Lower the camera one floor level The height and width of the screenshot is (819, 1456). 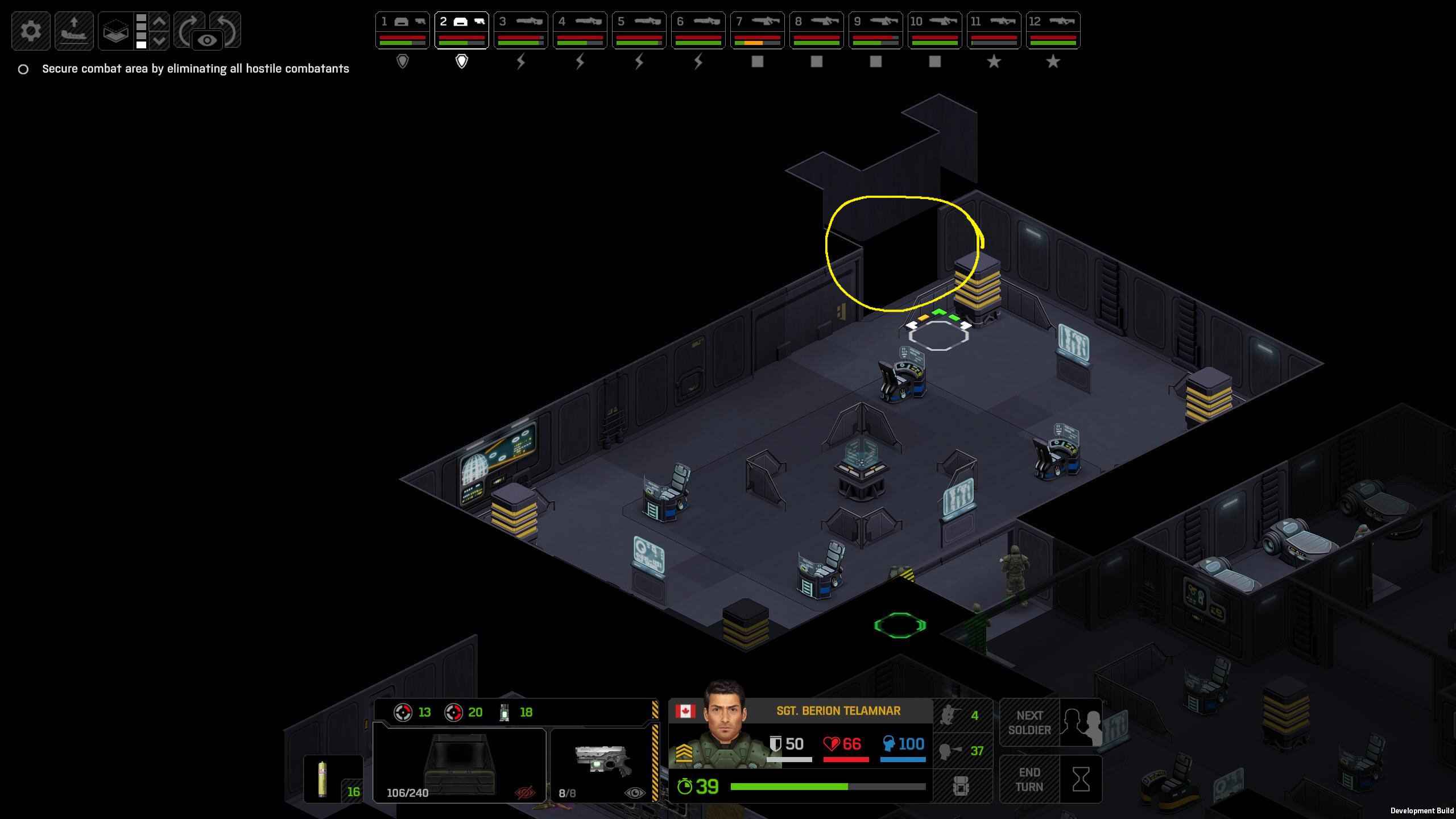tap(160, 40)
